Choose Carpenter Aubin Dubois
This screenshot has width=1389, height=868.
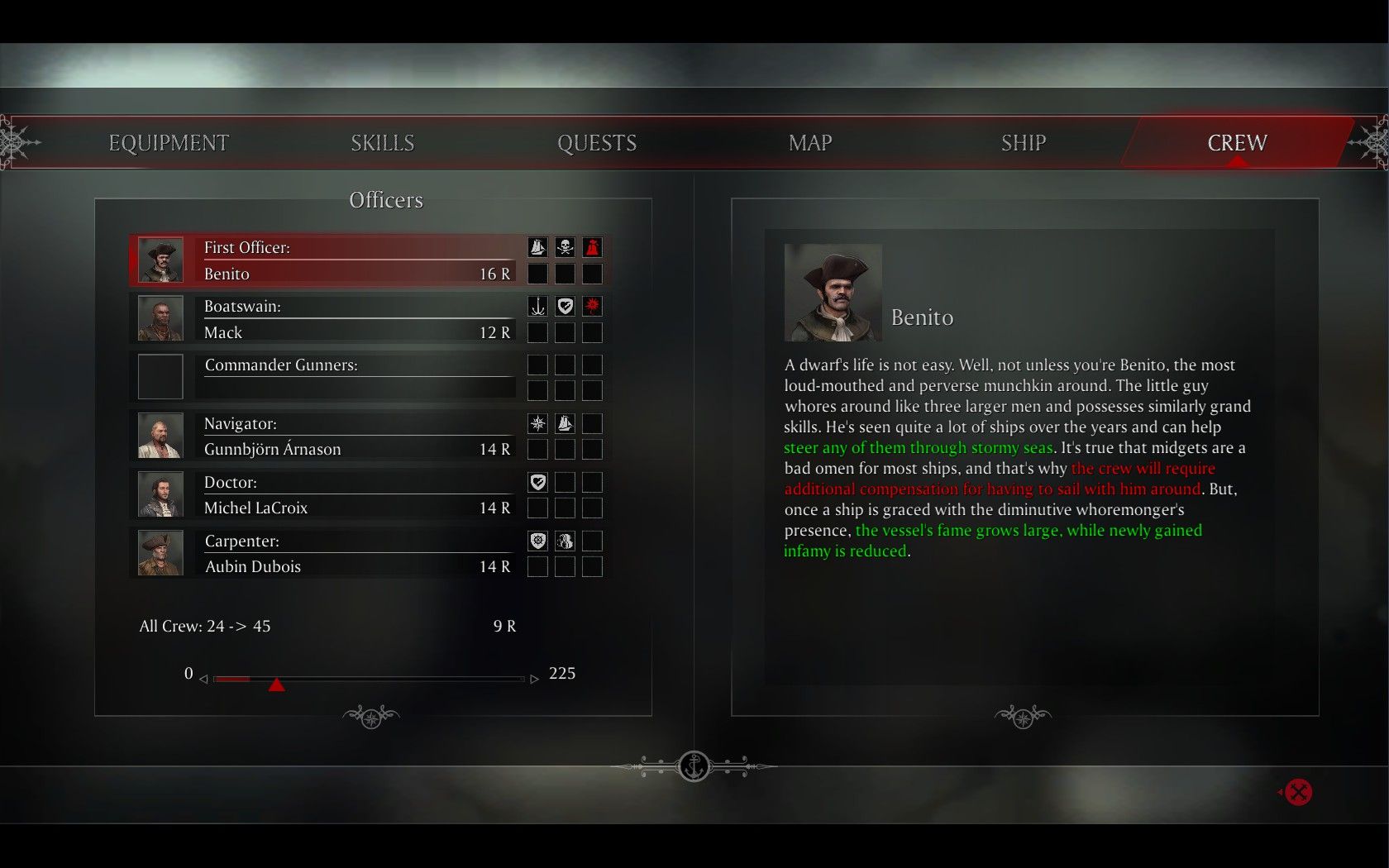[x=356, y=554]
